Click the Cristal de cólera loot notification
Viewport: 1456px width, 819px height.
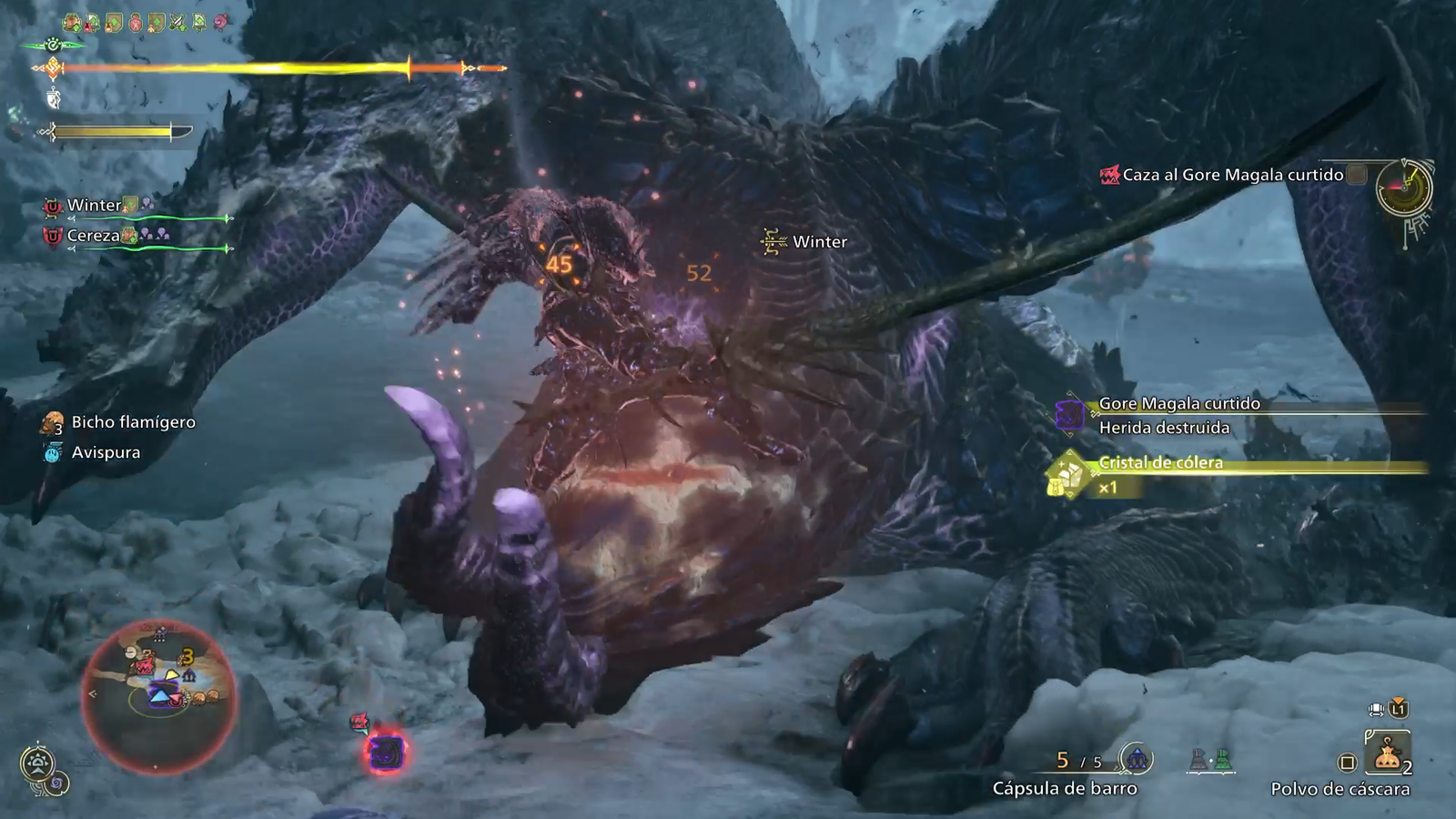1160,463
